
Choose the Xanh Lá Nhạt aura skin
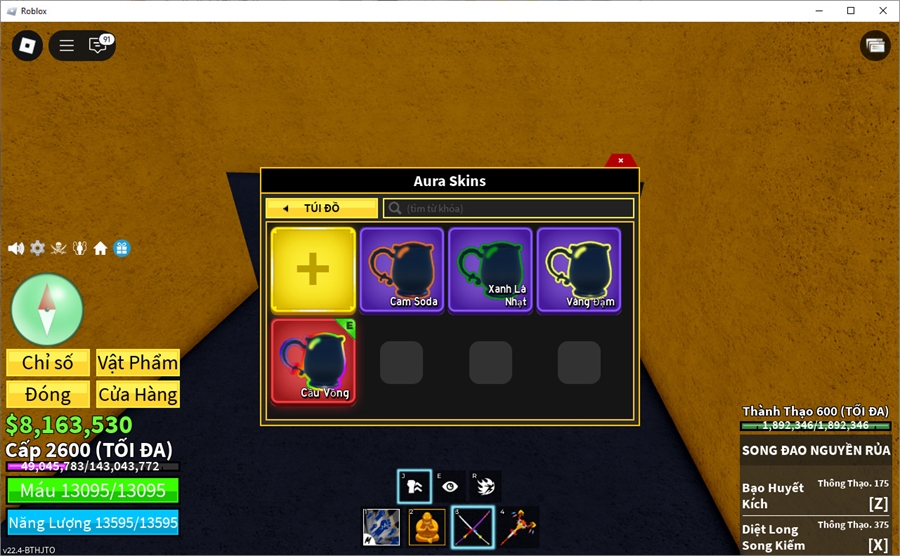click(x=490, y=270)
